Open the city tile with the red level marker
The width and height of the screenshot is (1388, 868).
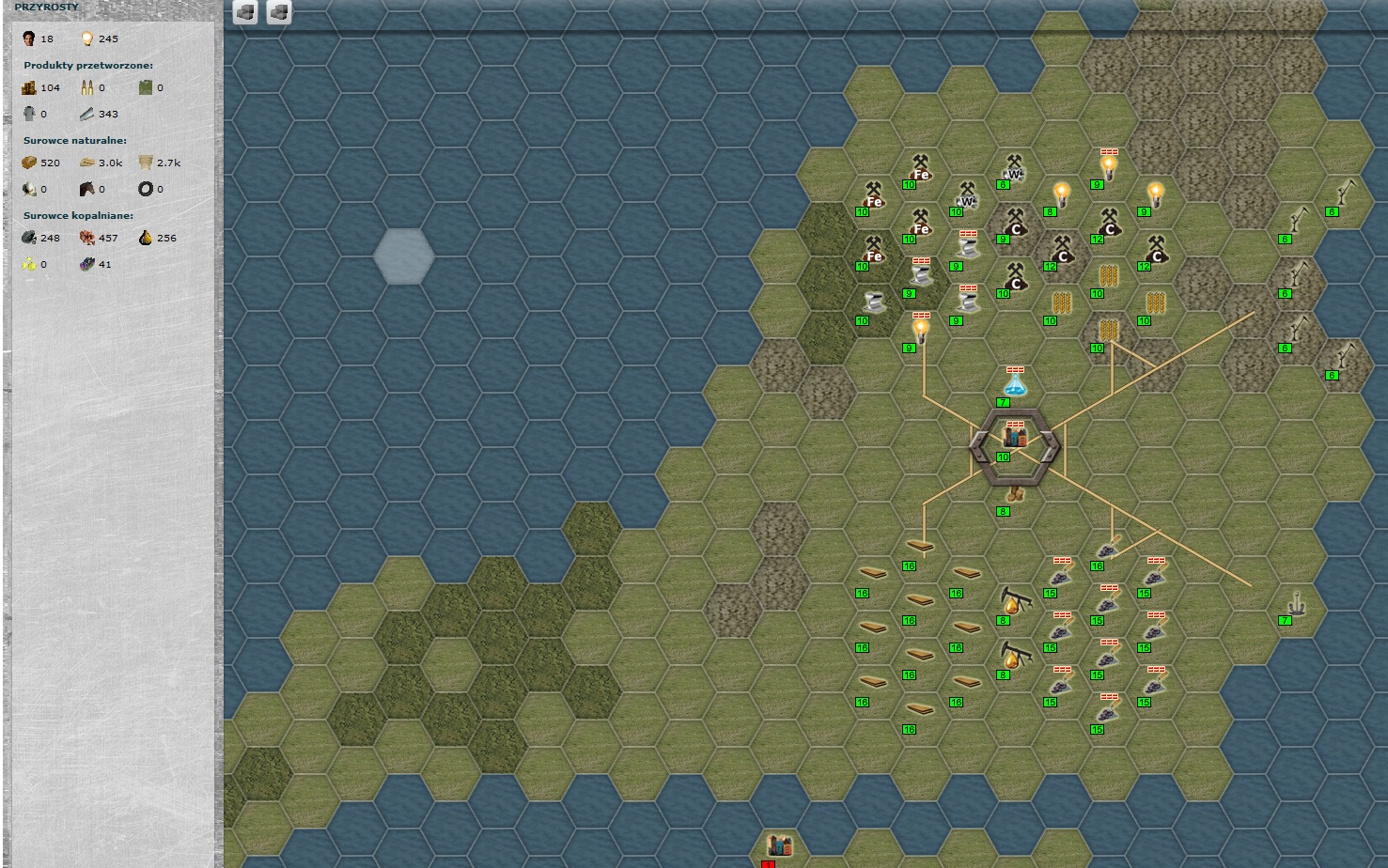[779, 845]
